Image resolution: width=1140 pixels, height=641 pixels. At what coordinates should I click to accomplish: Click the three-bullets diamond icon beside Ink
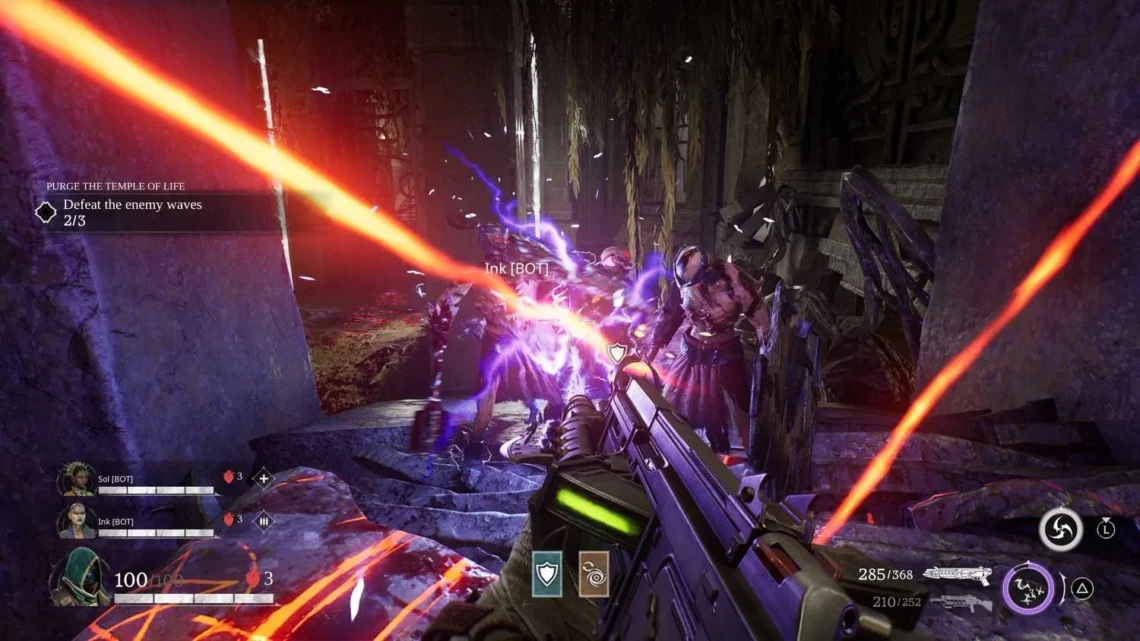[264, 520]
